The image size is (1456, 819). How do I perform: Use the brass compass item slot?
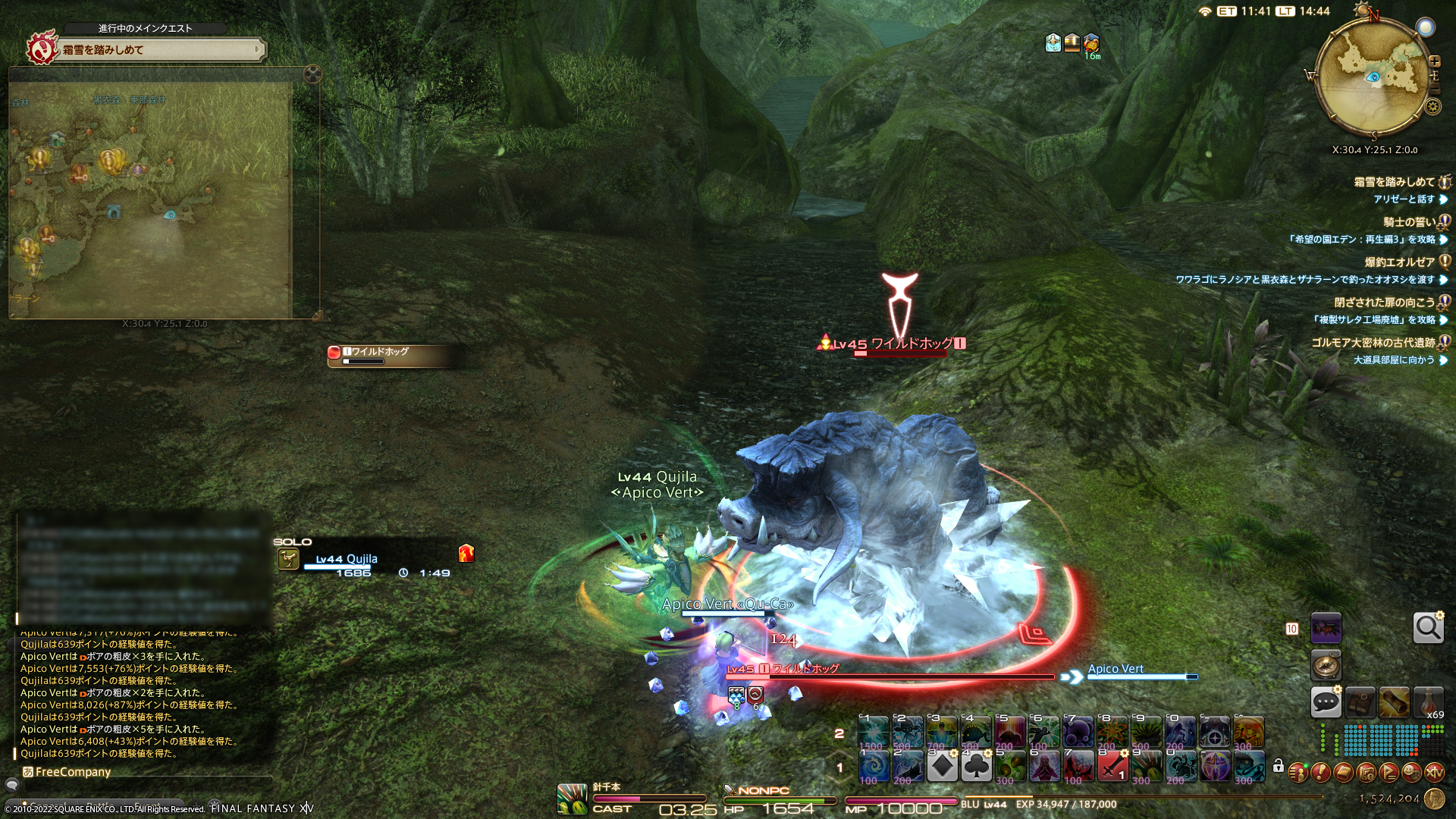tap(1326, 665)
